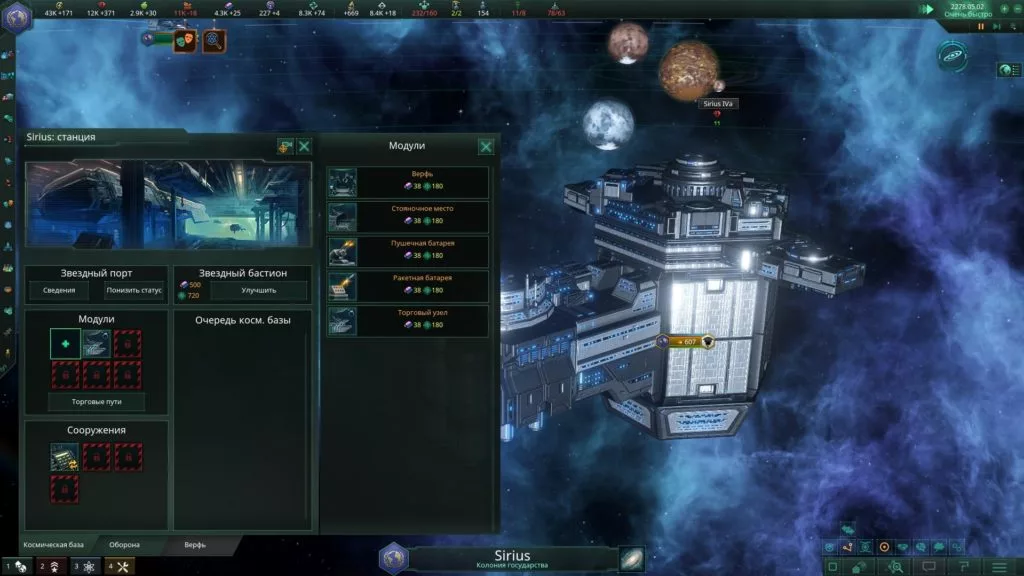The width and height of the screenshot is (1024, 576).
Task: Click the empire emblem in the top-left corner
Action: click(17, 16)
